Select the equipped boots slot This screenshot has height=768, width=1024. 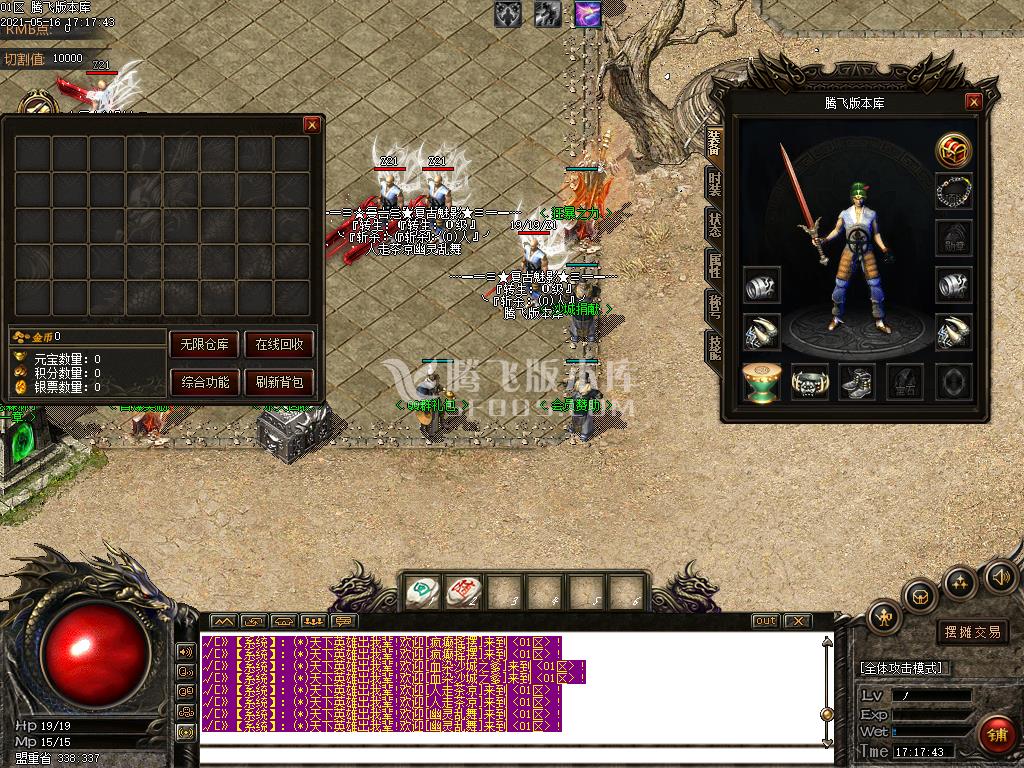coord(857,382)
